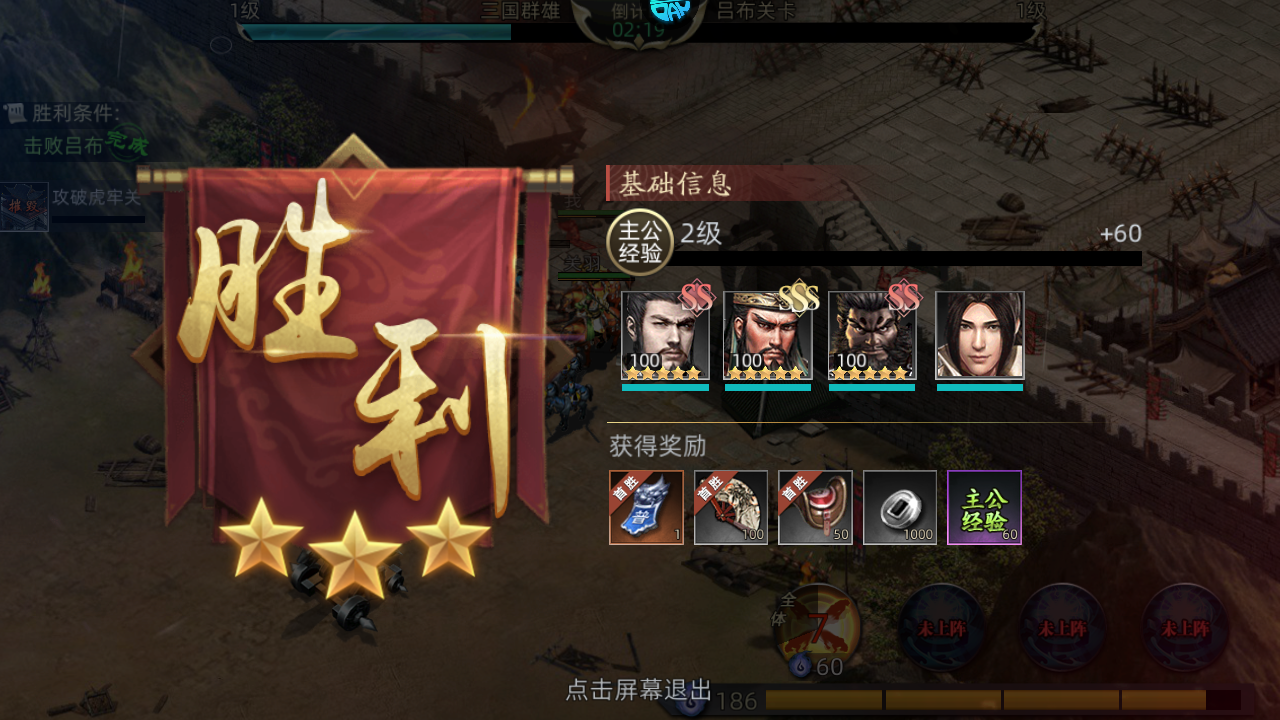Select Guan Yu's SSS hero portrait
The image size is (1280, 720).
(x=768, y=335)
